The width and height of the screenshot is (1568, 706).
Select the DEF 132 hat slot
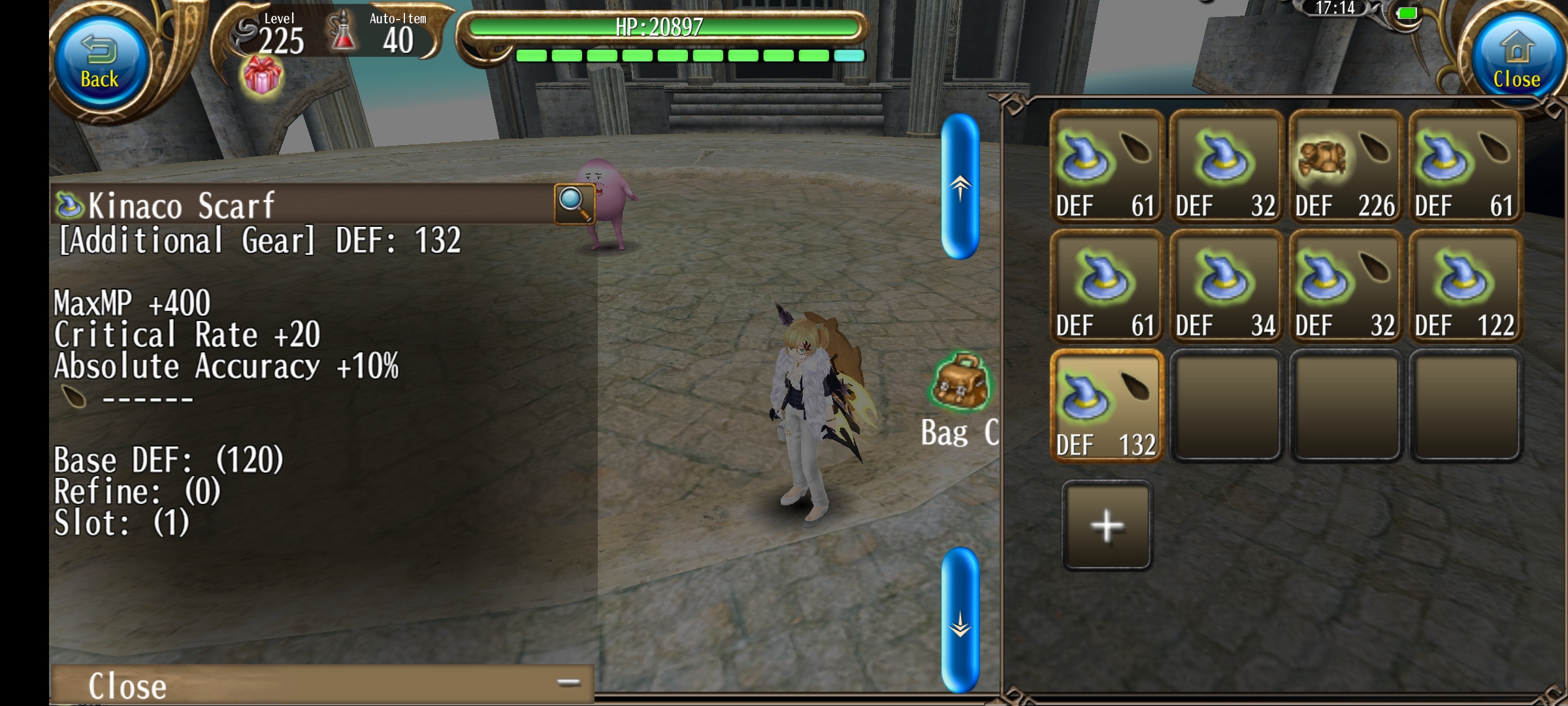coord(1106,407)
